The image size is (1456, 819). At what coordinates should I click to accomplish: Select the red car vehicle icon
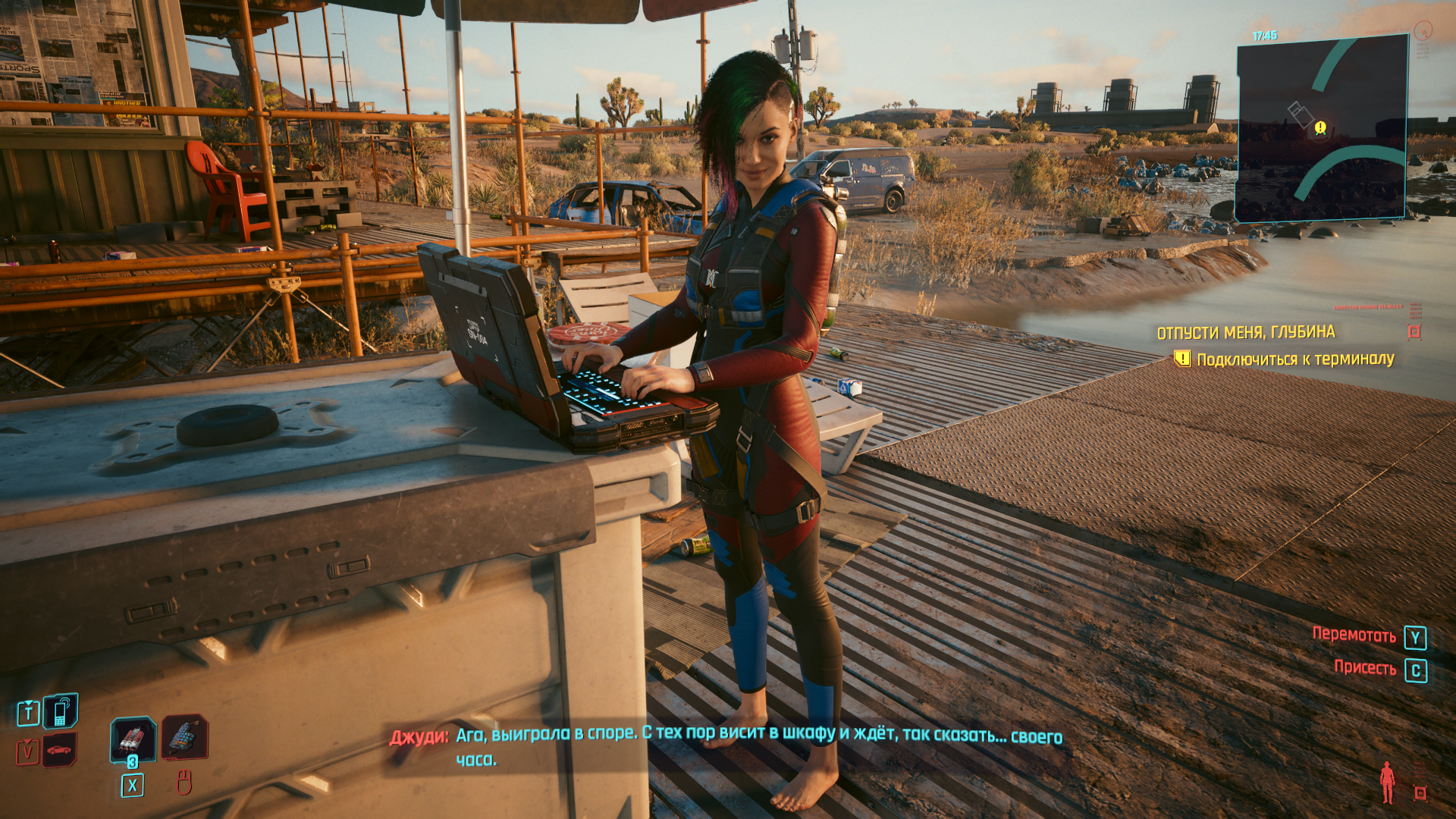tap(59, 750)
